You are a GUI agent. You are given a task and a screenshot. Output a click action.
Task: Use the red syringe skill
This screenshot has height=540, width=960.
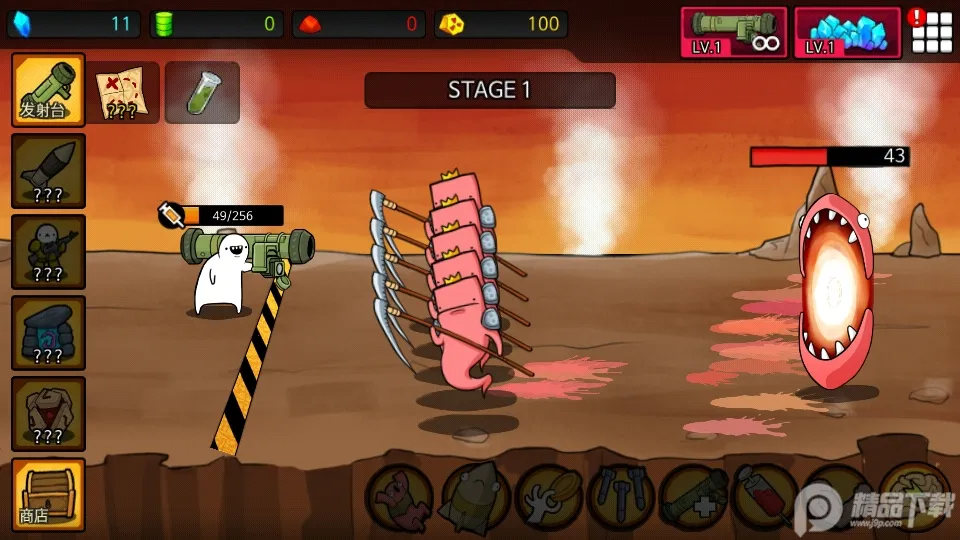(x=765, y=496)
